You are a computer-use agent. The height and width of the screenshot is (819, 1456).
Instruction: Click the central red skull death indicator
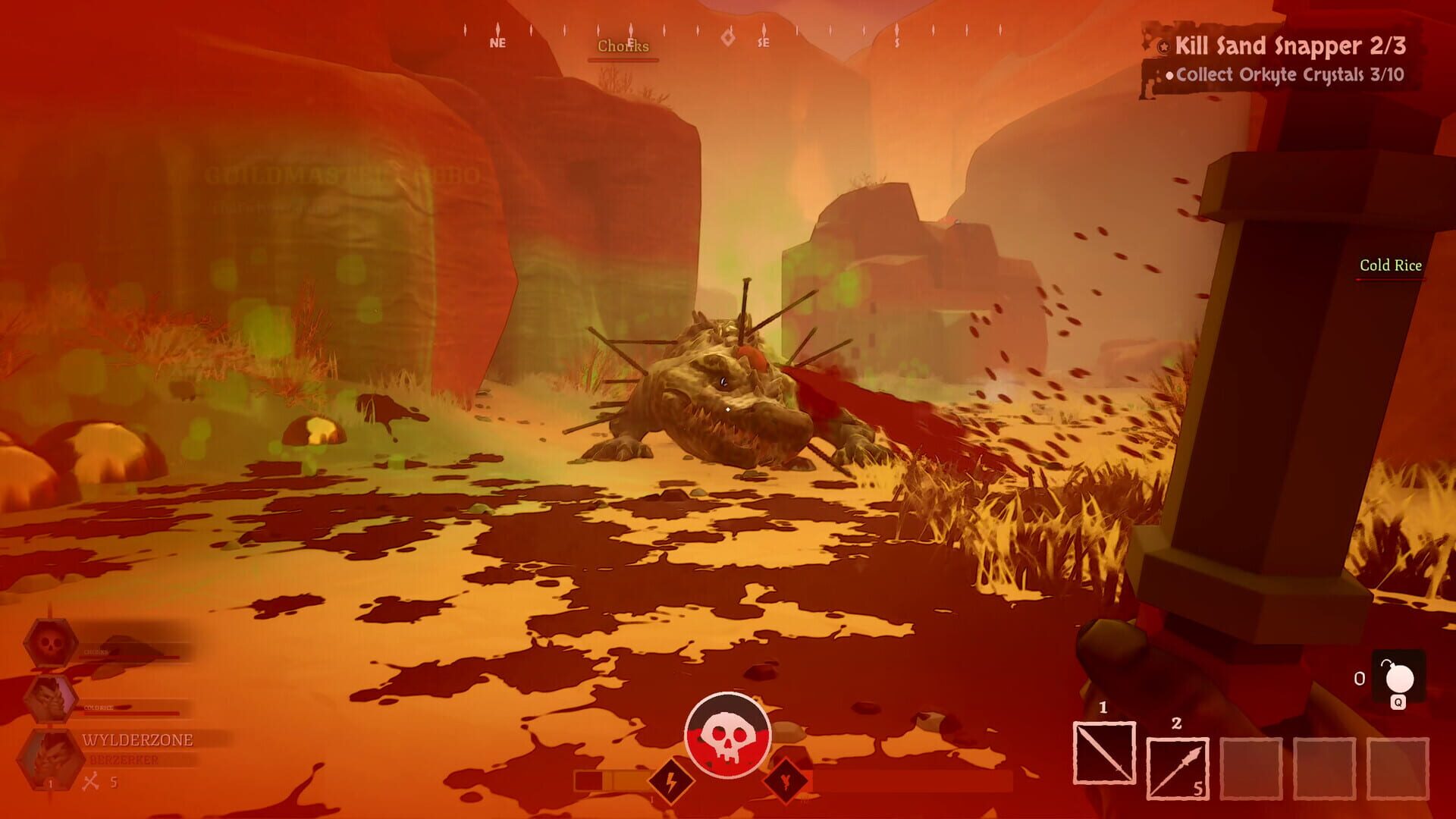(728, 734)
